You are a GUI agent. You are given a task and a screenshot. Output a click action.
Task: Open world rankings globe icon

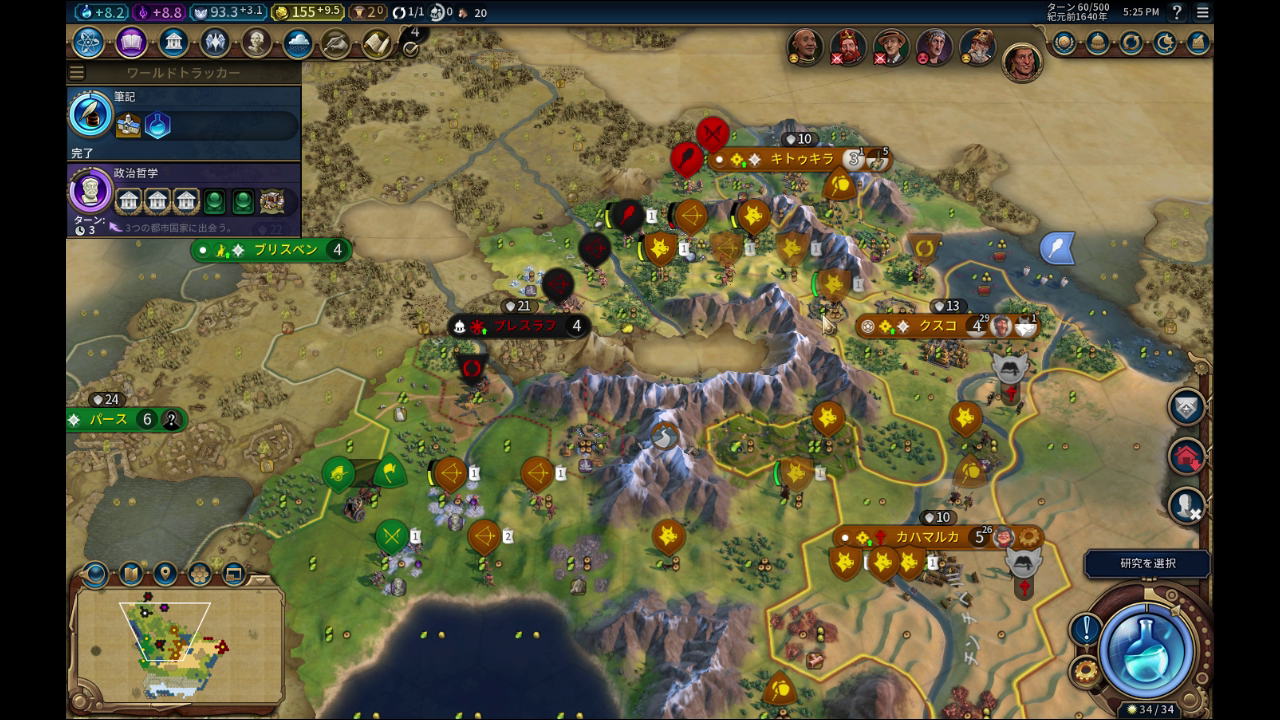pos(1064,43)
